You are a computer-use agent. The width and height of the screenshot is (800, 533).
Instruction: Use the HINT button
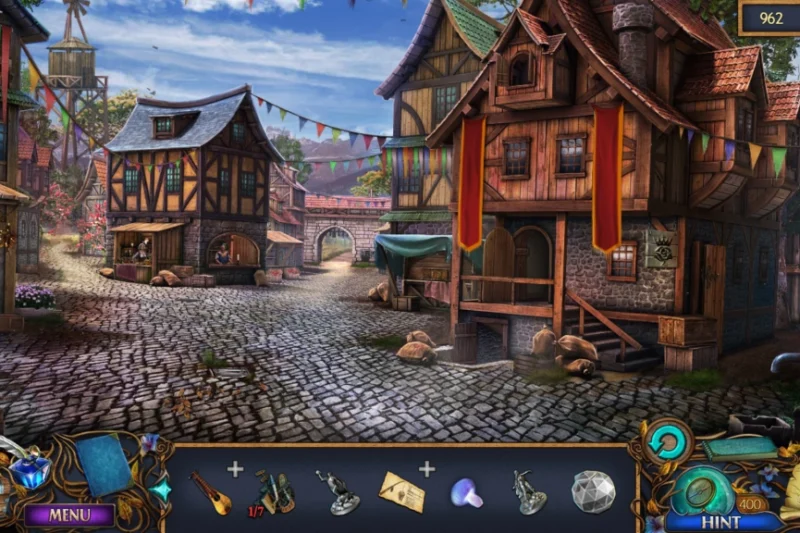720,522
